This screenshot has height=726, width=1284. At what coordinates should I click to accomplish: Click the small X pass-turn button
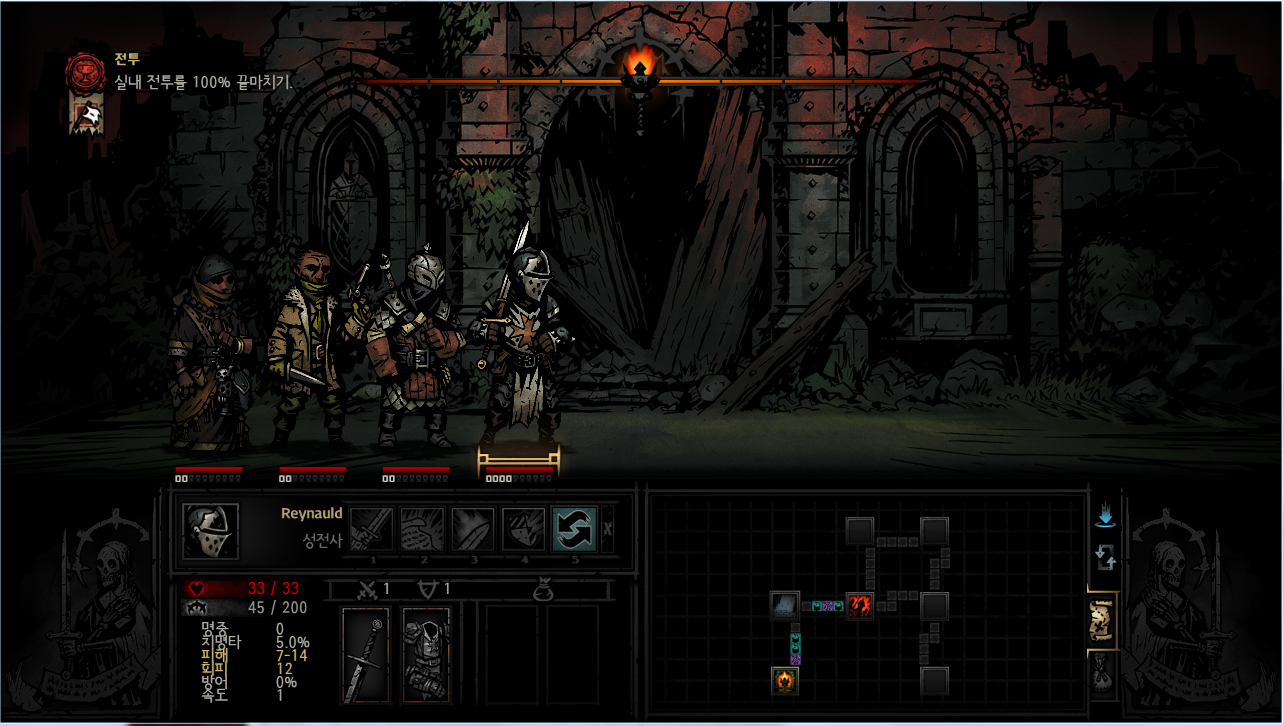click(608, 529)
